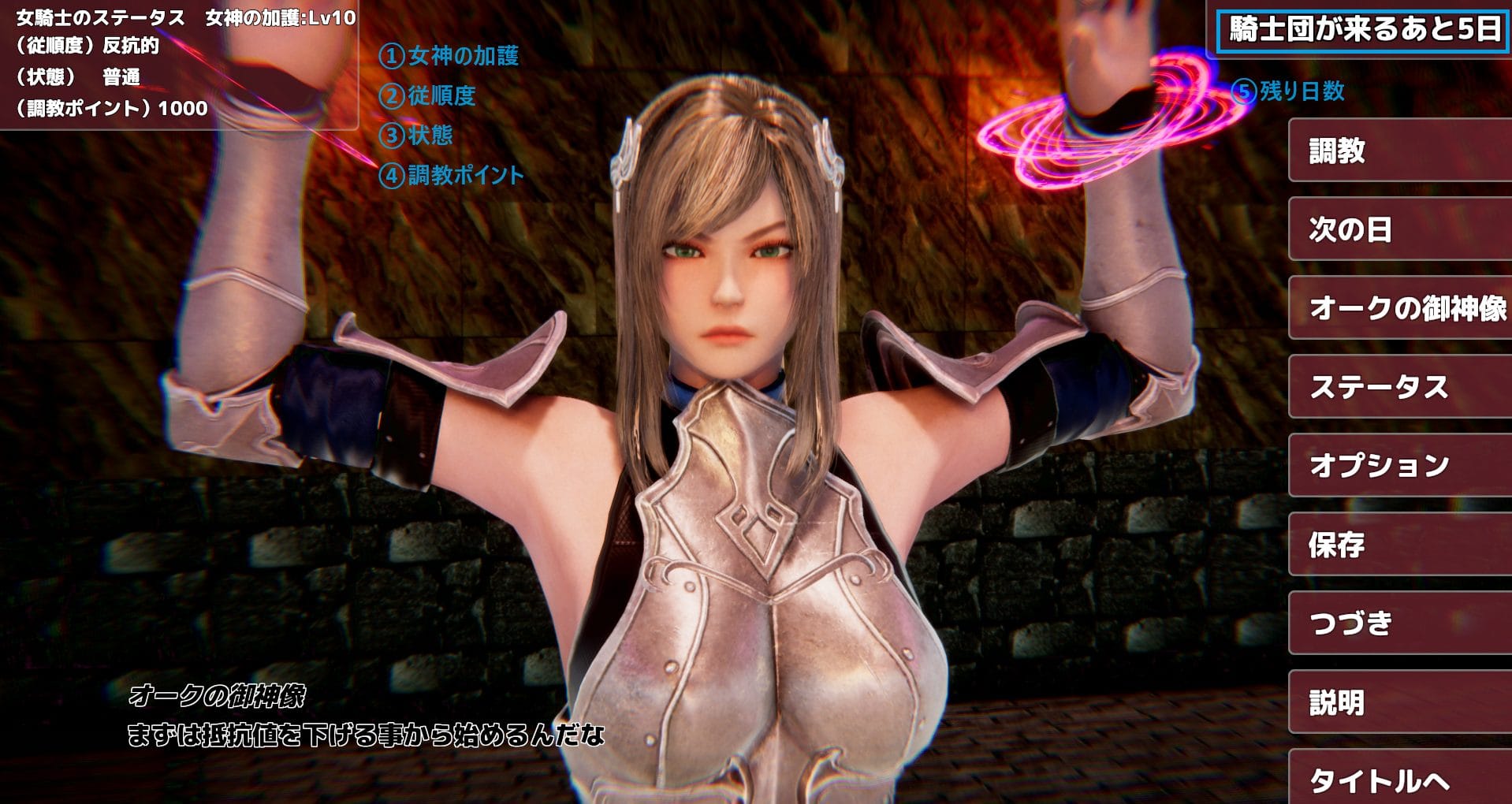Screen dimensions: 1512x804
Task: Open the オプション settings
Action: (1399, 466)
